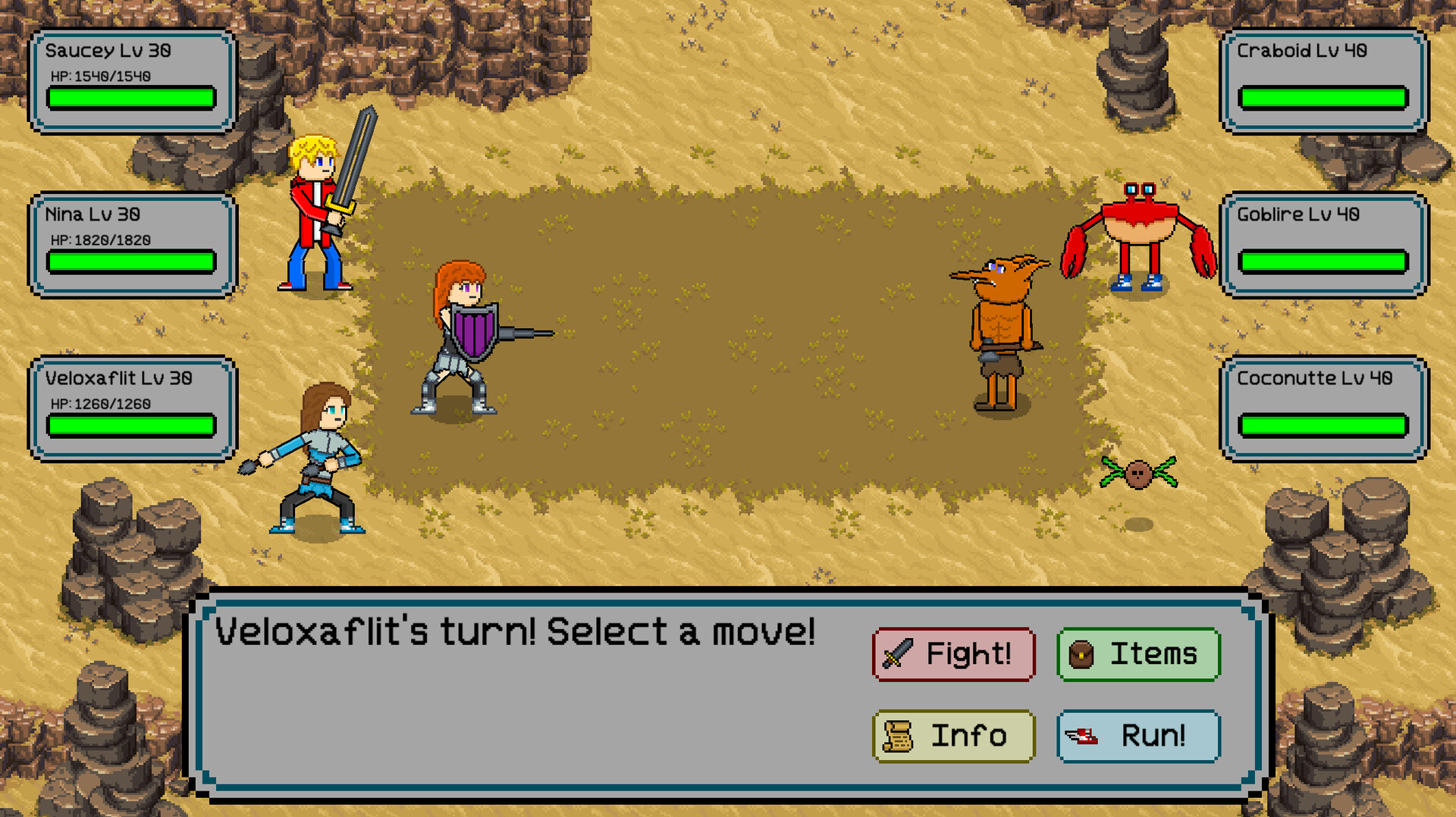
Task: Open the Items menu
Action: [1138, 653]
